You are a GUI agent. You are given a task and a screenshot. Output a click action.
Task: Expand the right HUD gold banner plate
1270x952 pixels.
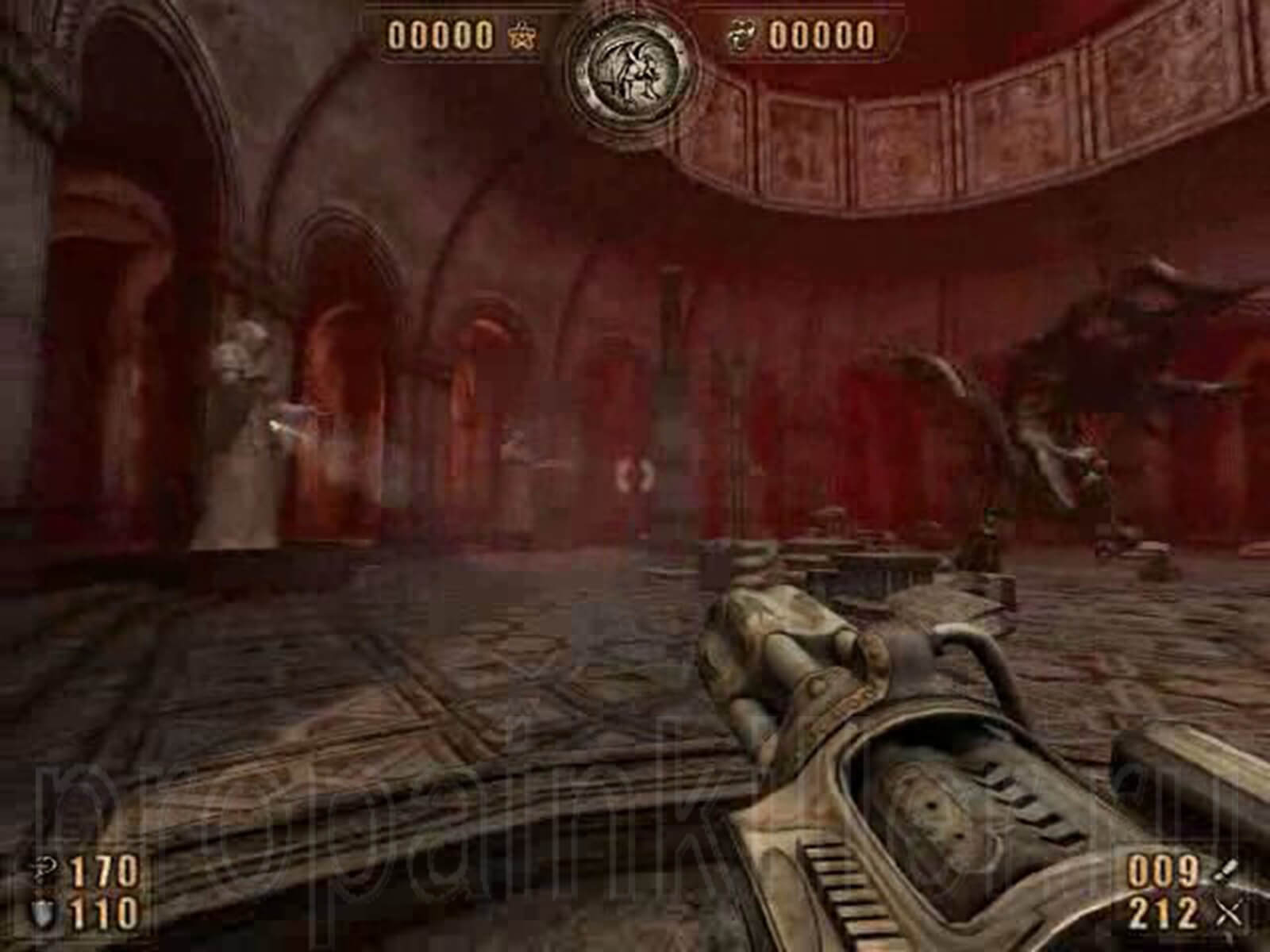[x=802, y=34]
